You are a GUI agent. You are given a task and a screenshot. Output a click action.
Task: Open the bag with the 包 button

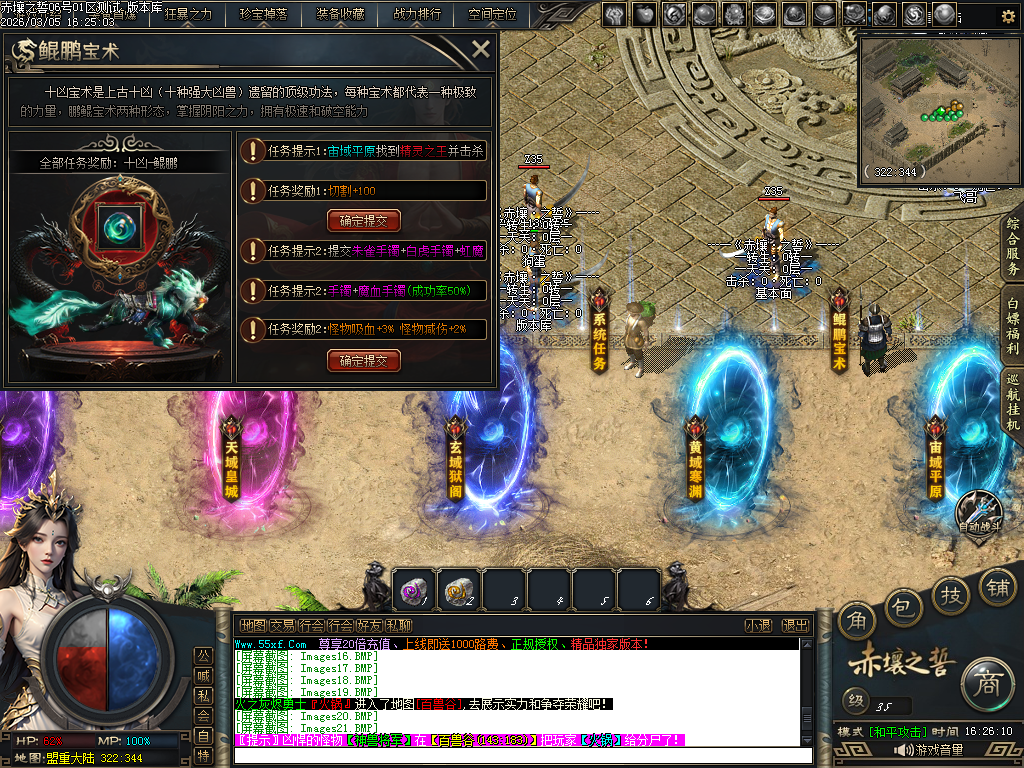click(x=903, y=605)
